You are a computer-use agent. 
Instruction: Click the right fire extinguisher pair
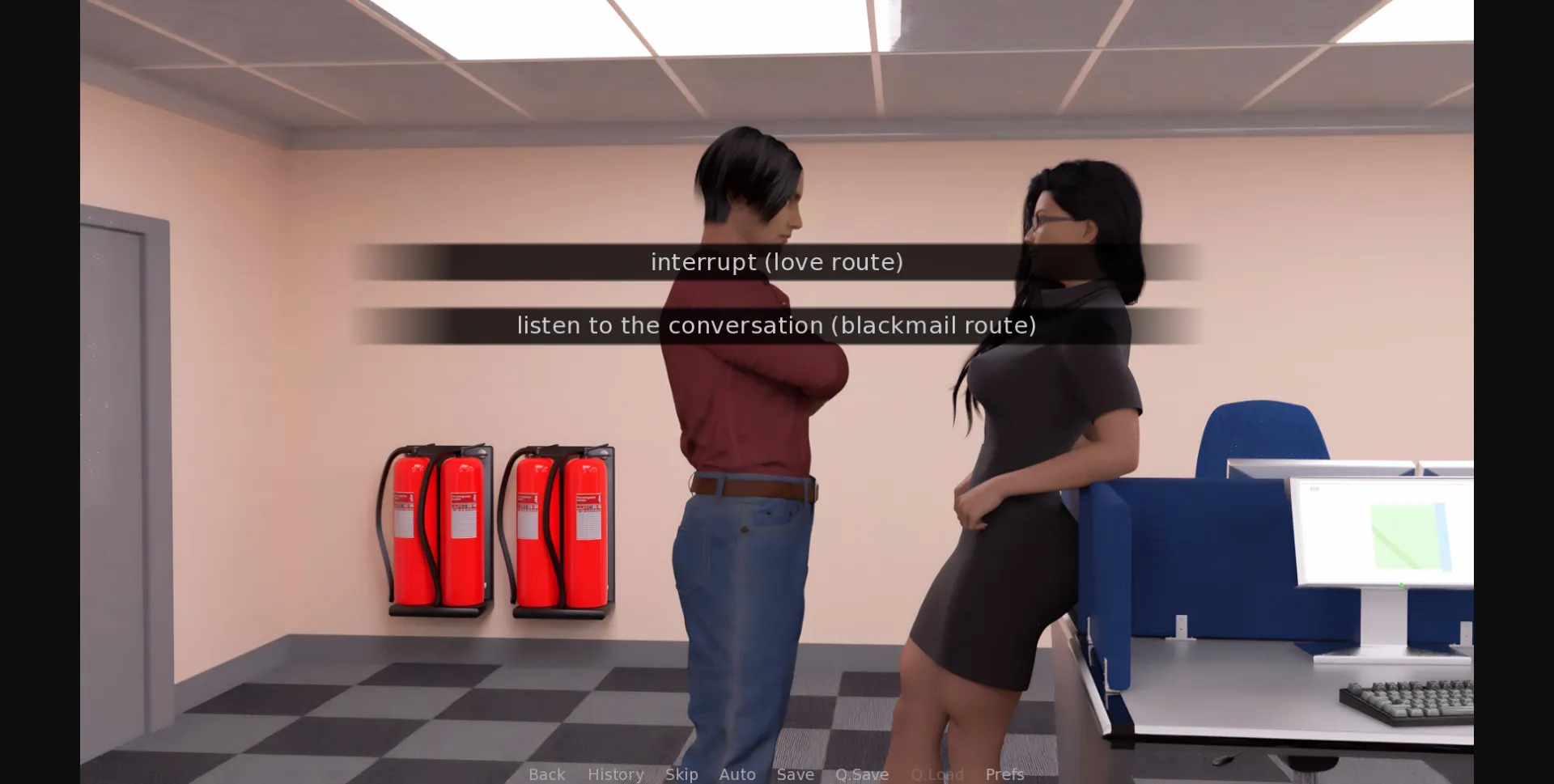[x=558, y=526]
